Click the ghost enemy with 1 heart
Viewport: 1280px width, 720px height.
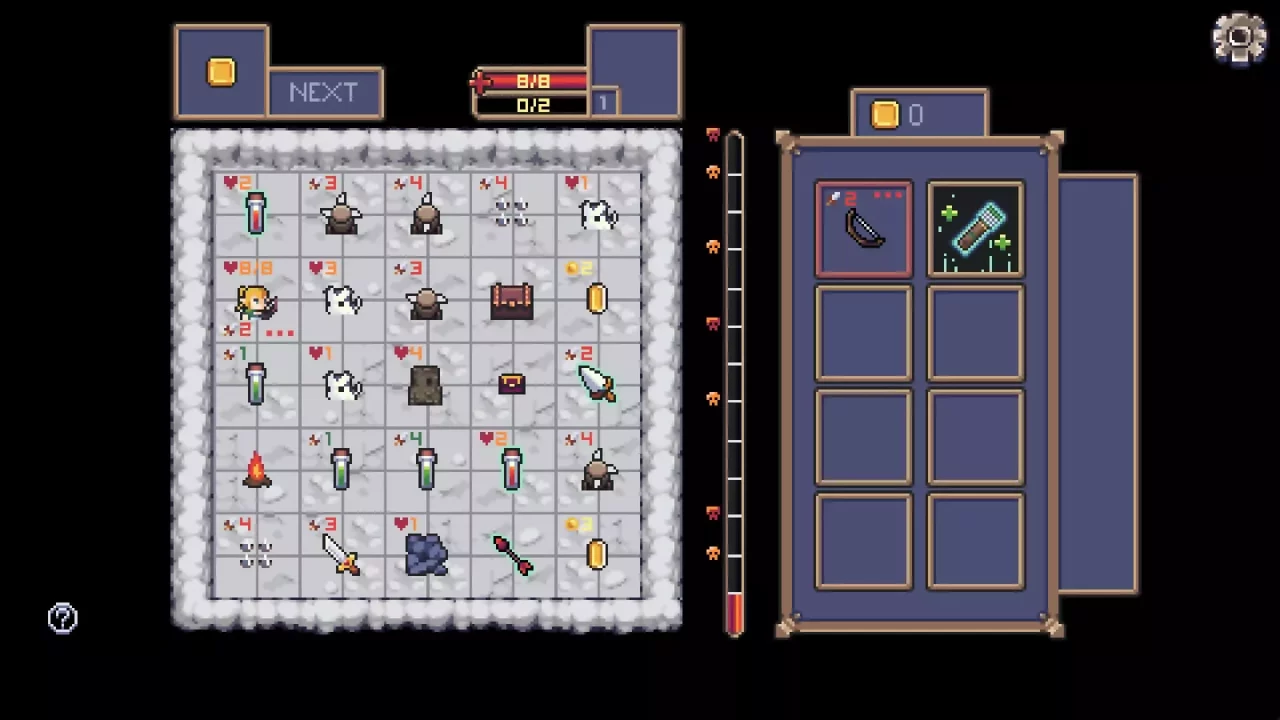coord(597,215)
